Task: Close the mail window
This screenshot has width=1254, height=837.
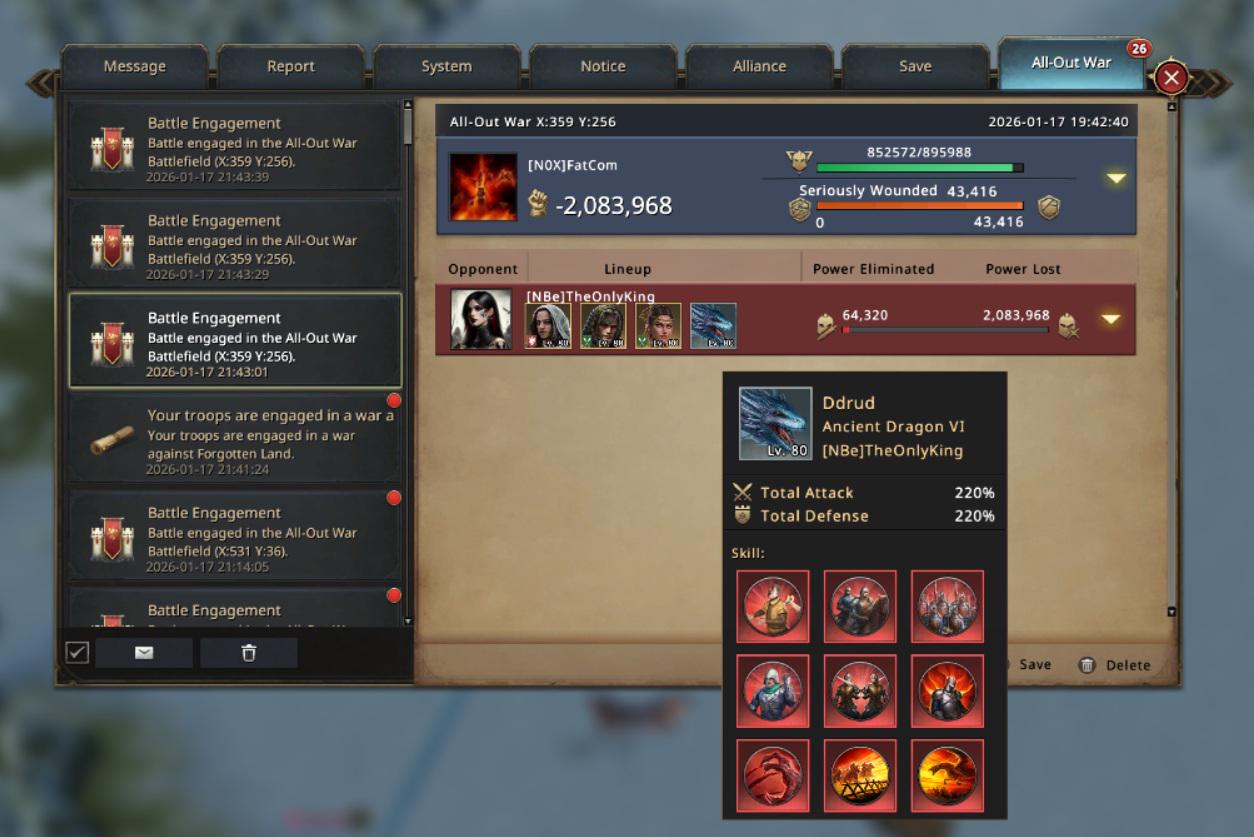Action: [1172, 78]
